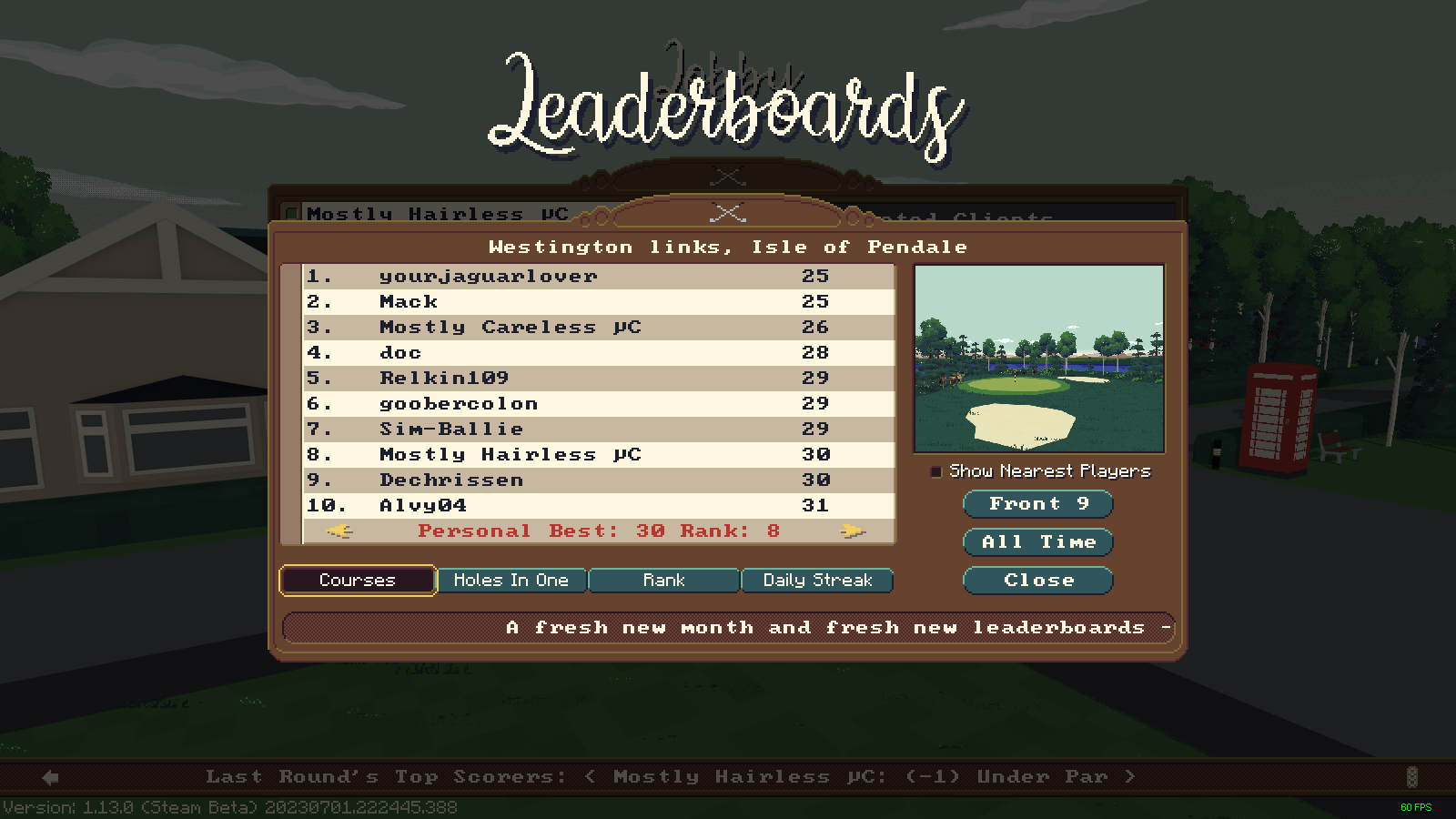Toggle the Front 9 leaderboard view
1456x819 pixels.
tap(1037, 503)
